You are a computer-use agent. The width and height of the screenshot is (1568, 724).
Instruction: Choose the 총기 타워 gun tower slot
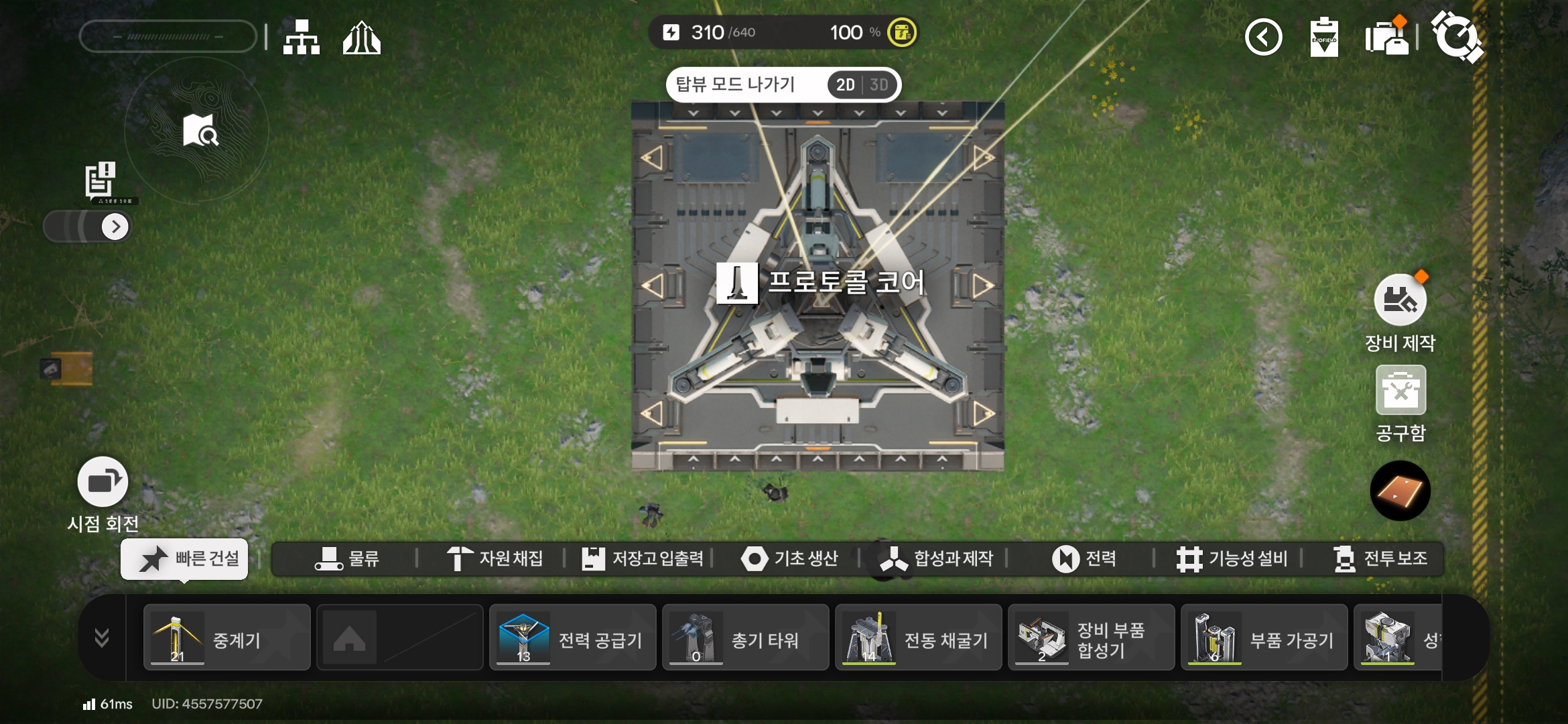(x=746, y=638)
